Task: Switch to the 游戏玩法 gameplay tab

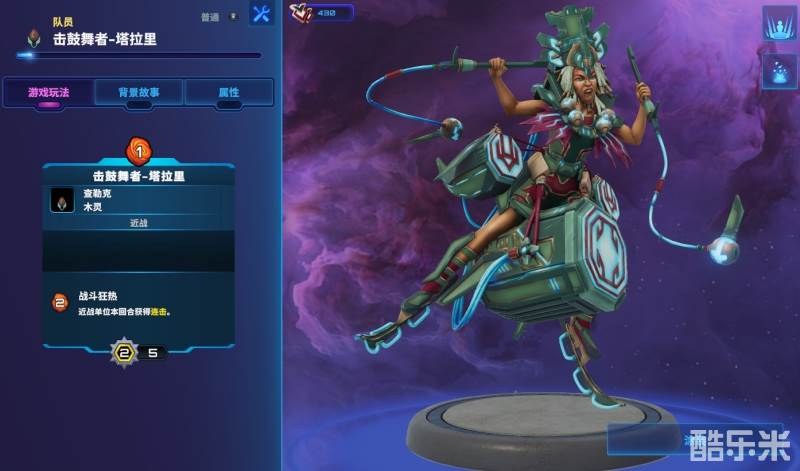Action: pos(46,92)
